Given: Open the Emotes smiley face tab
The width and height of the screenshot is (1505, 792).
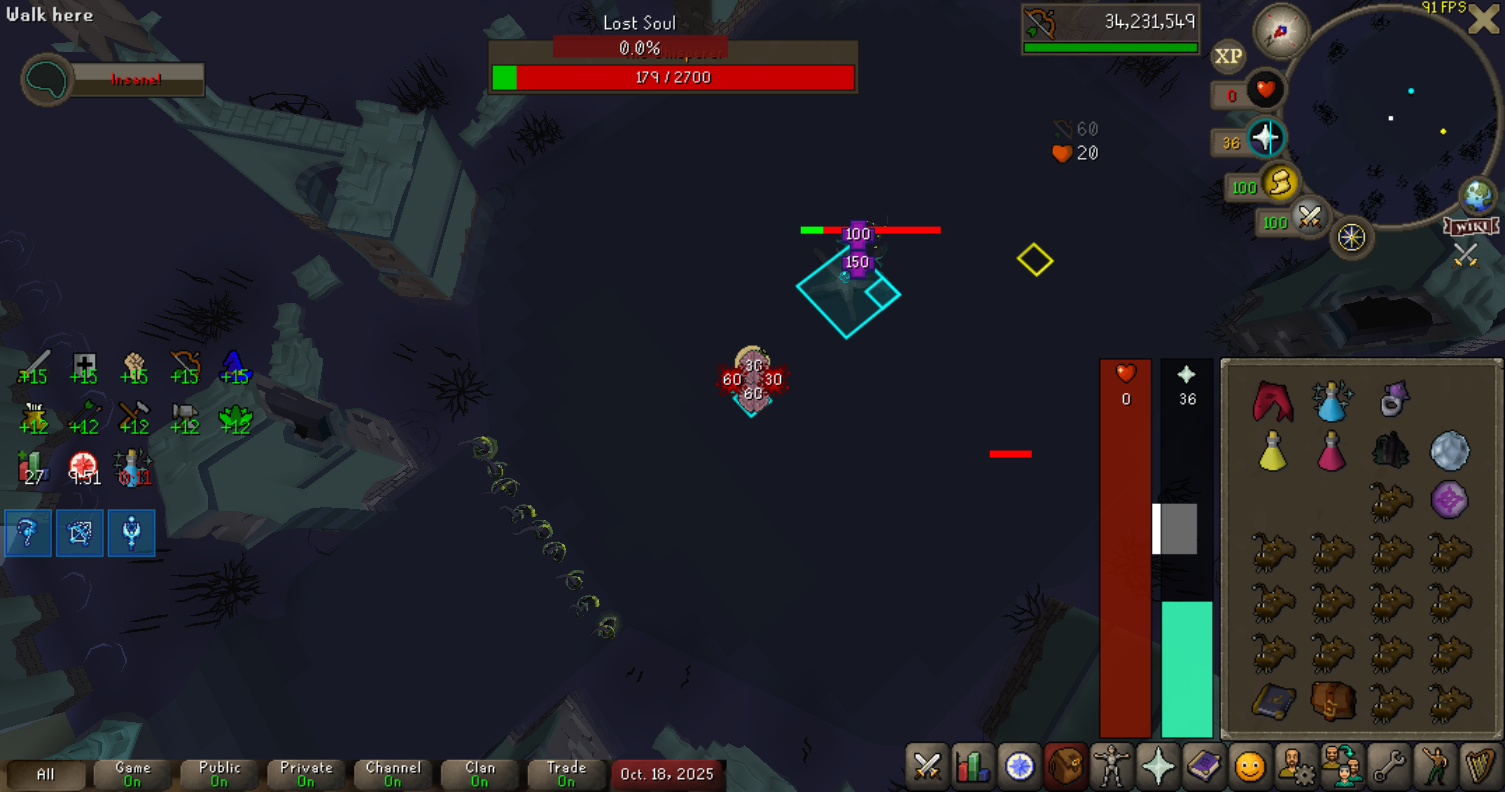Looking at the screenshot, I should (1249, 767).
